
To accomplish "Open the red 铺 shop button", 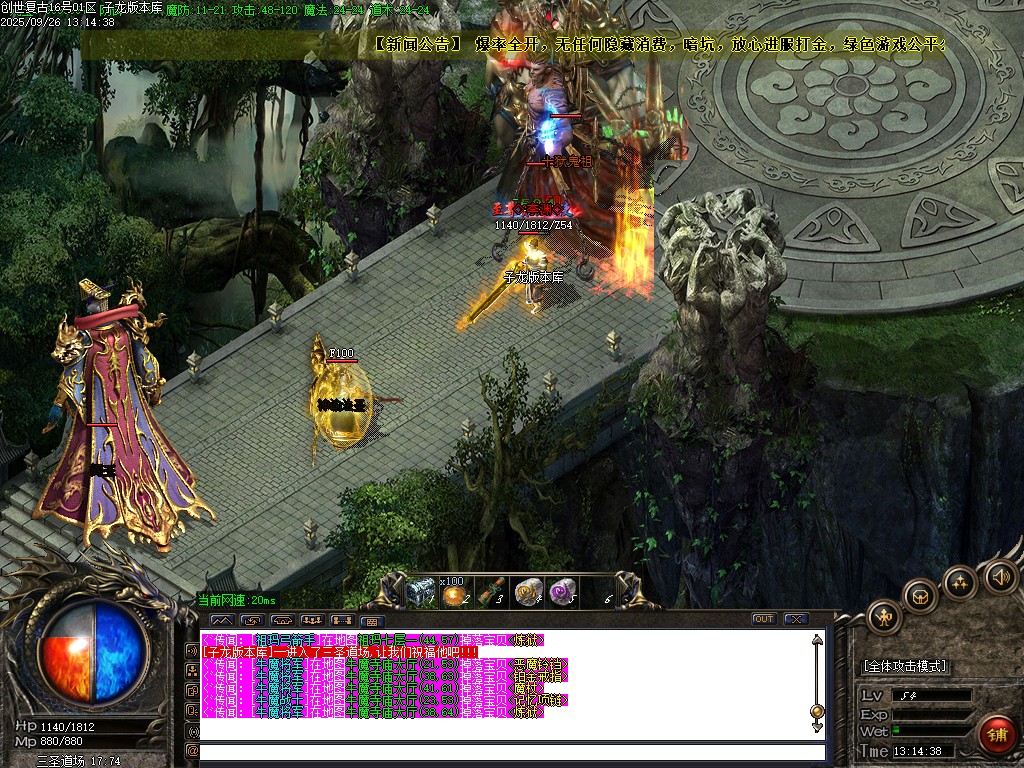I will [x=997, y=734].
